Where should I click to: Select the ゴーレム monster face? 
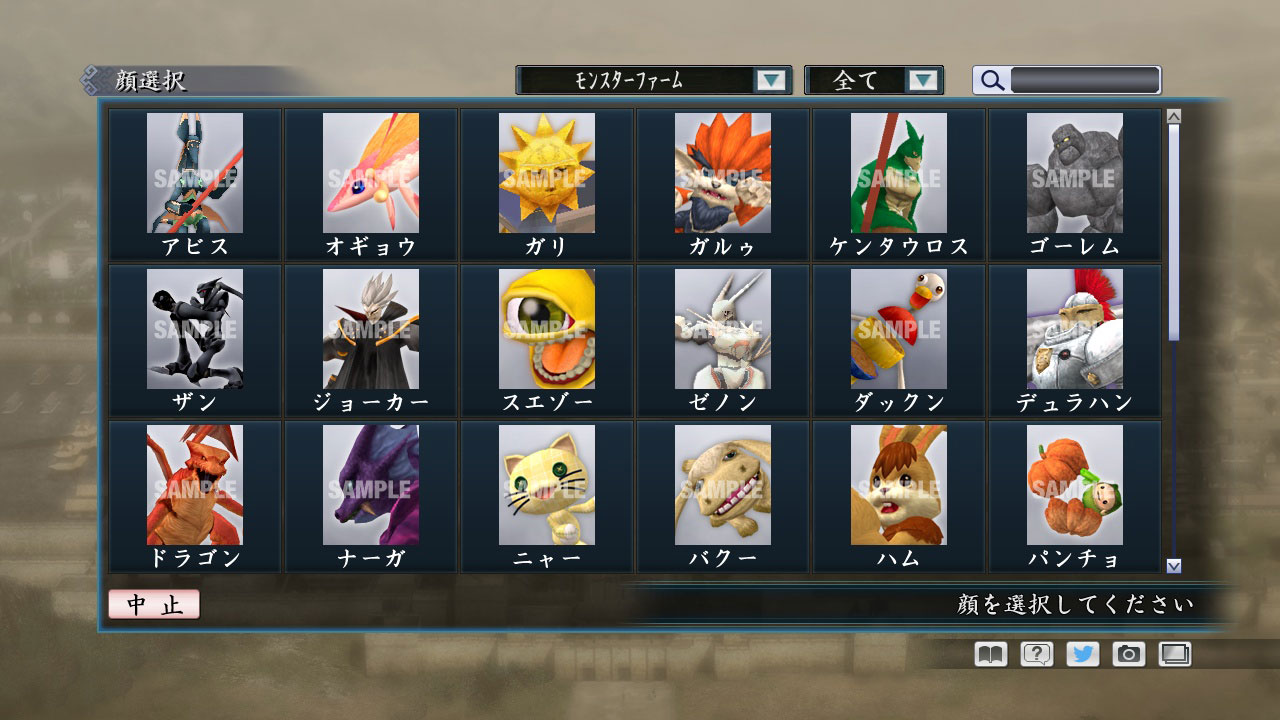click(x=1074, y=175)
